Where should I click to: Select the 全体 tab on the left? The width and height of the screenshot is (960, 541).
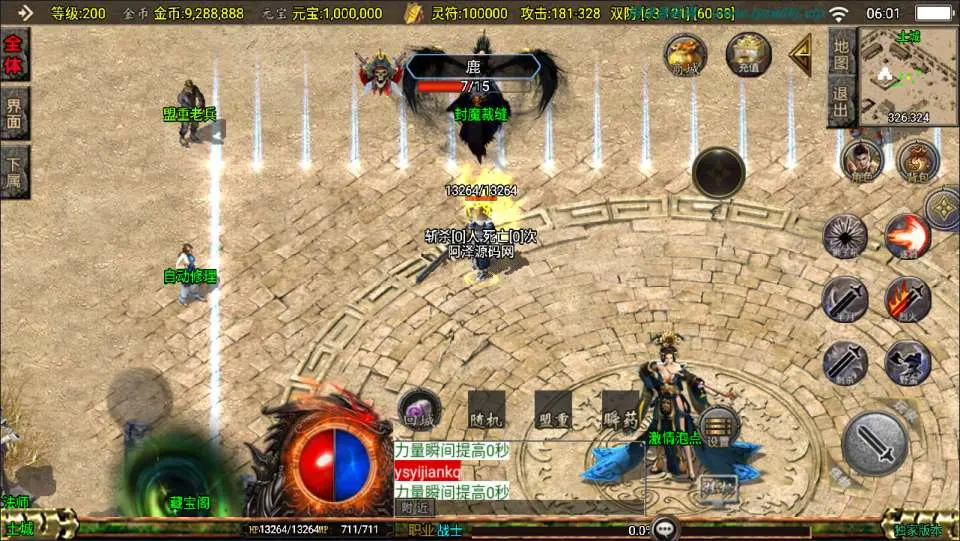pyautogui.click(x=14, y=56)
